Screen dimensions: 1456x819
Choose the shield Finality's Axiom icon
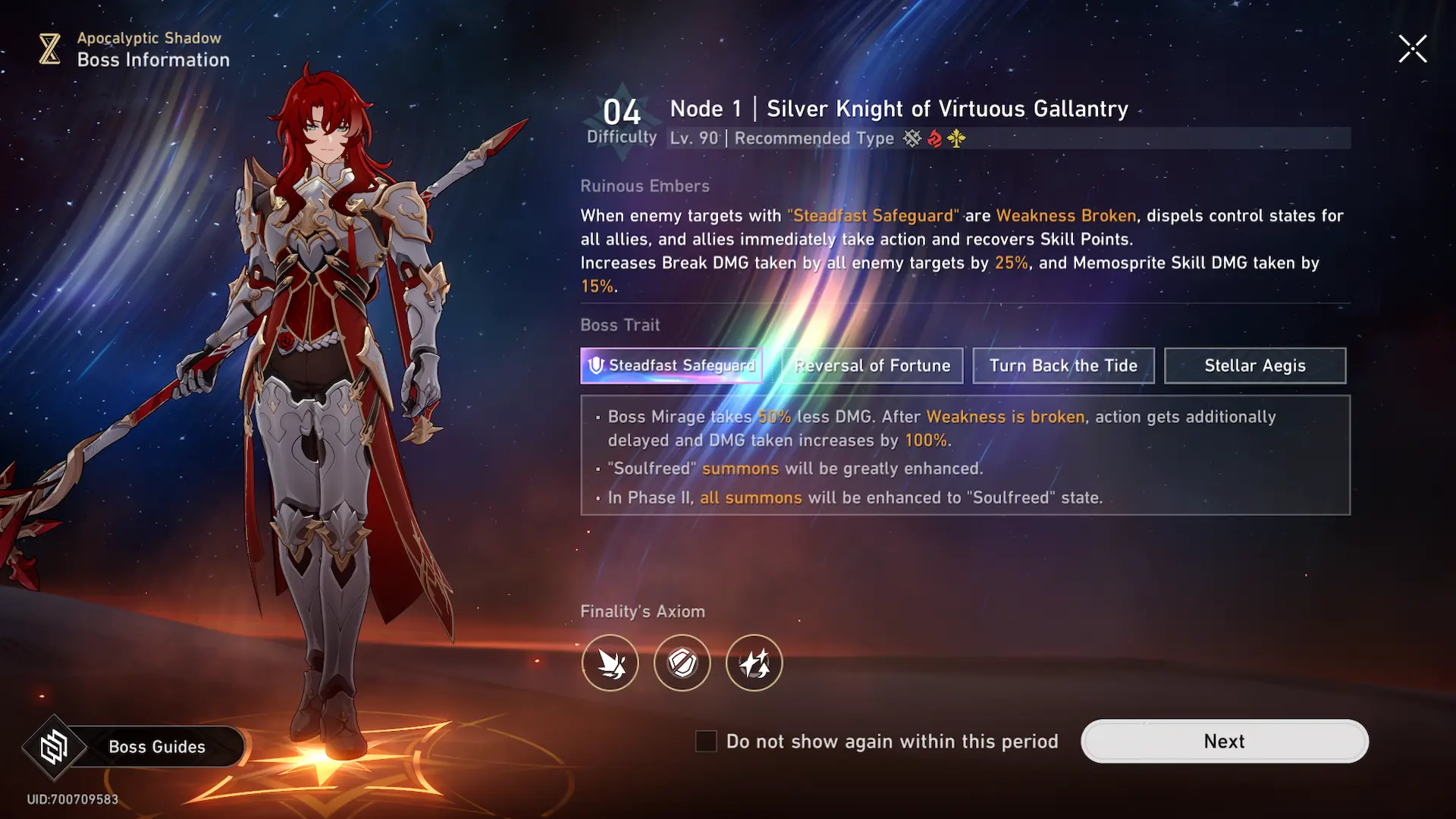point(682,663)
